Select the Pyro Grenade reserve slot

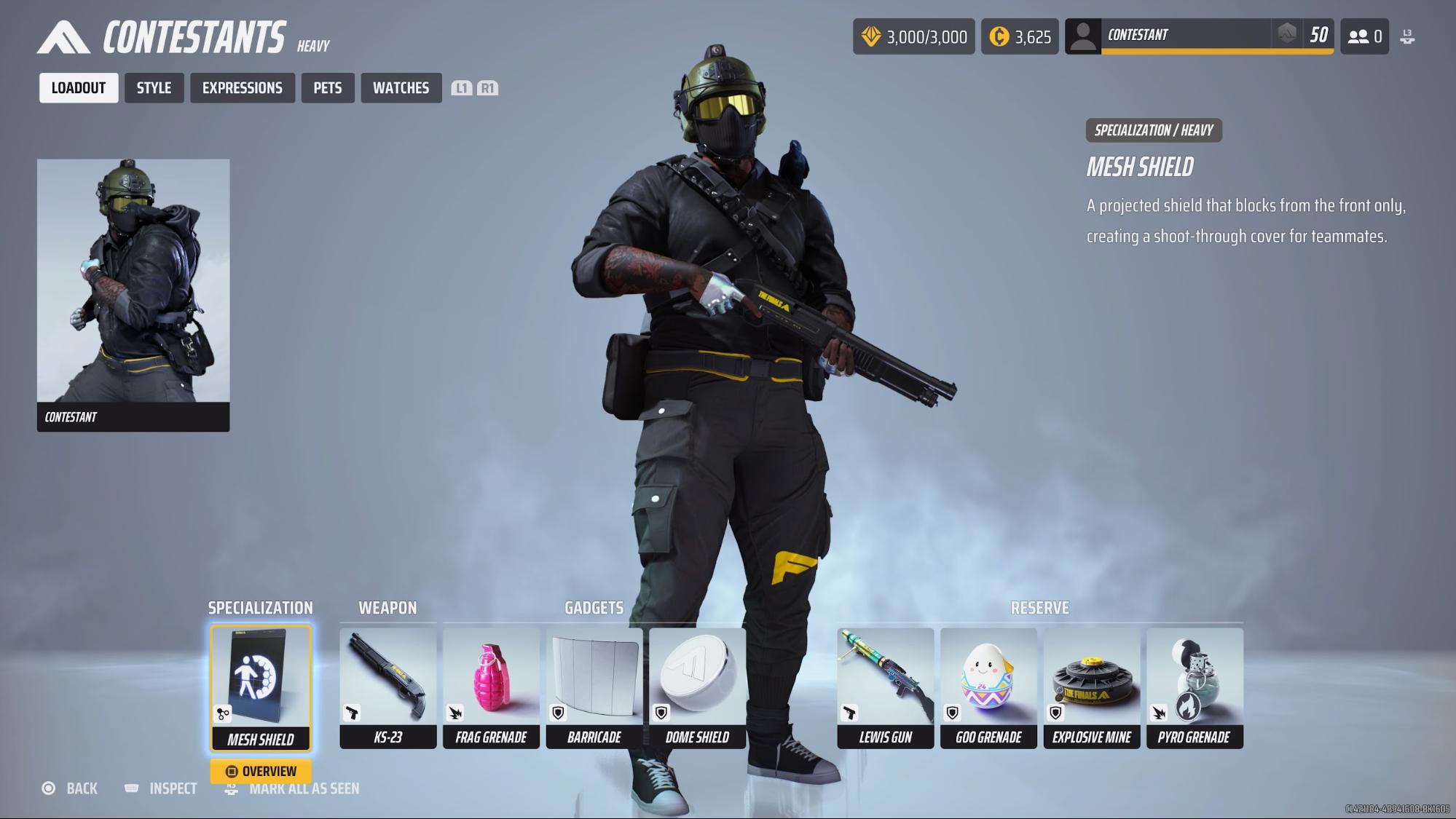pos(1195,687)
